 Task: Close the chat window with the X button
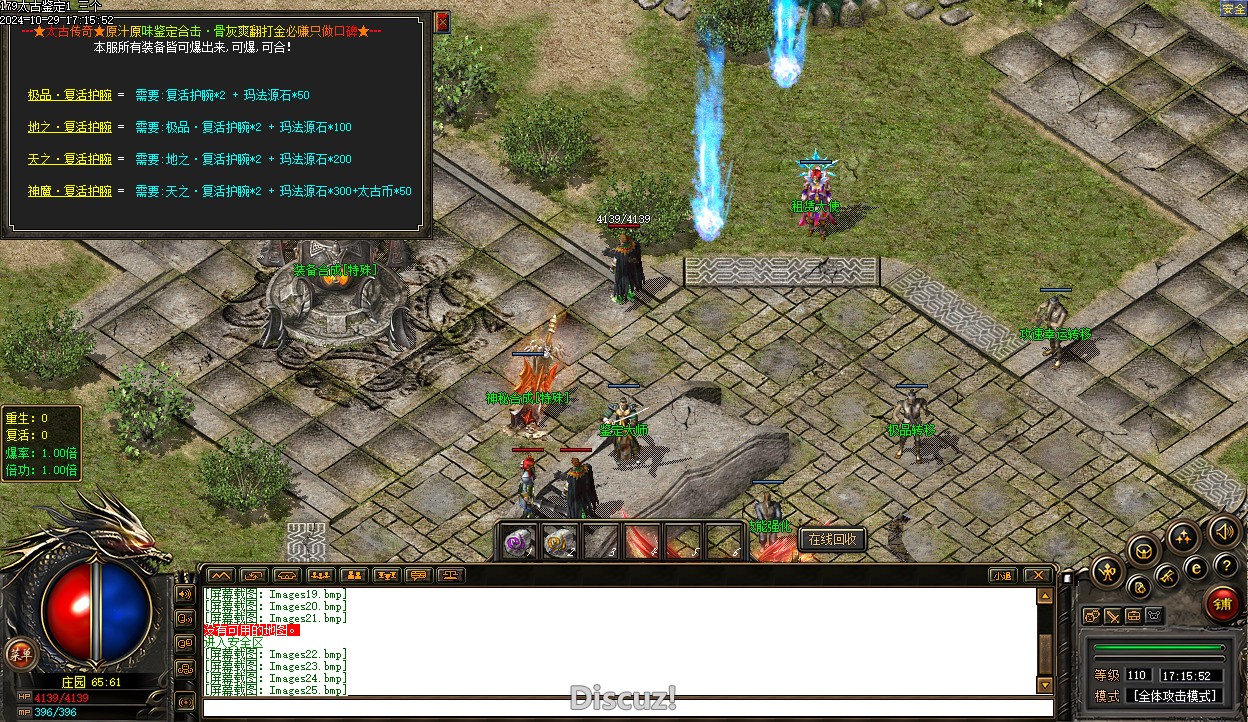pos(1037,576)
